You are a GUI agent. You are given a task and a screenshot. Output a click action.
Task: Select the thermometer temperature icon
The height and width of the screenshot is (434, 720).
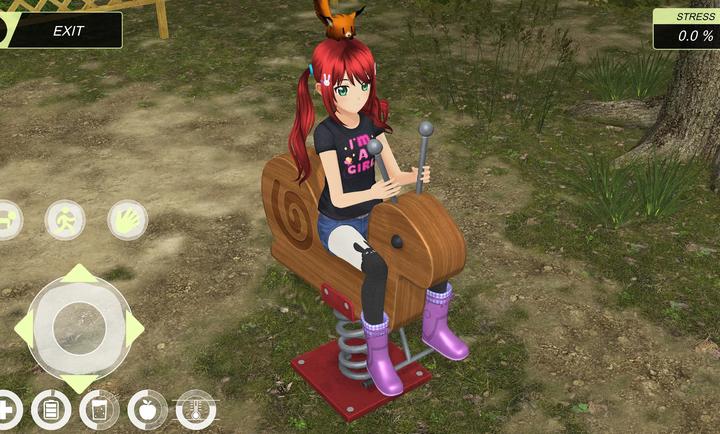[x=195, y=409]
